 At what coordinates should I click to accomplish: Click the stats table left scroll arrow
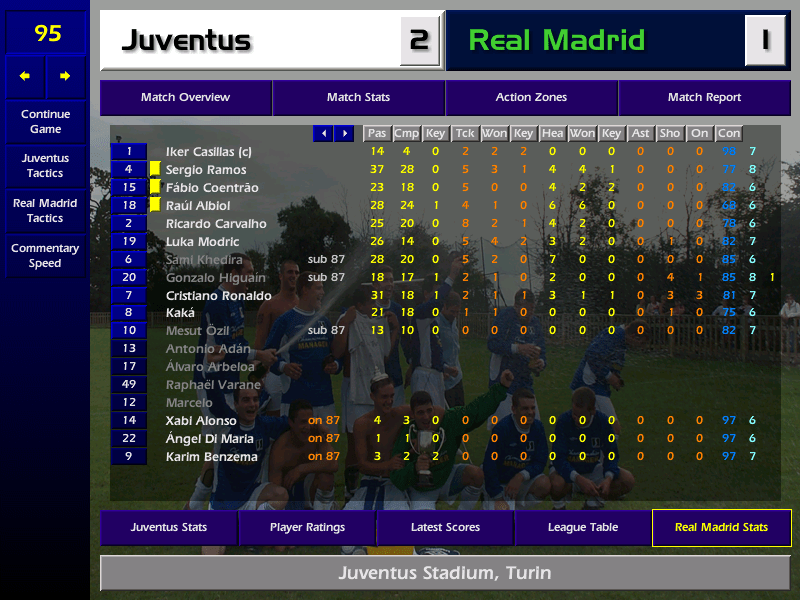(x=323, y=133)
